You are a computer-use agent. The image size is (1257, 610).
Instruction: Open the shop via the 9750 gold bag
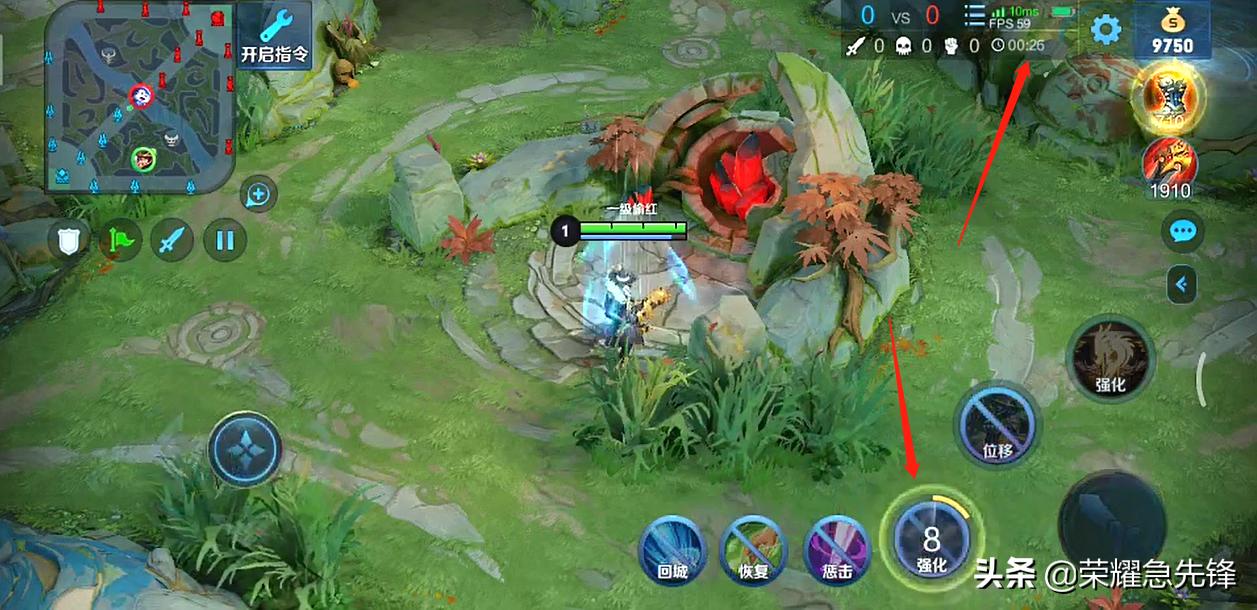coord(1172,31)
